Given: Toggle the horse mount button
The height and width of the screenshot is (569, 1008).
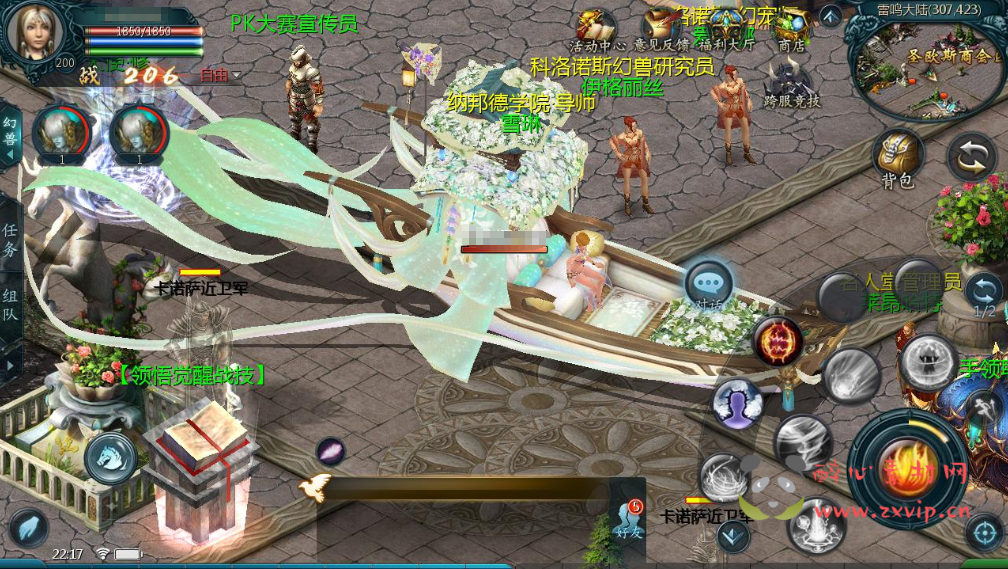Looking at the screenshot, I should click(110, 459).
